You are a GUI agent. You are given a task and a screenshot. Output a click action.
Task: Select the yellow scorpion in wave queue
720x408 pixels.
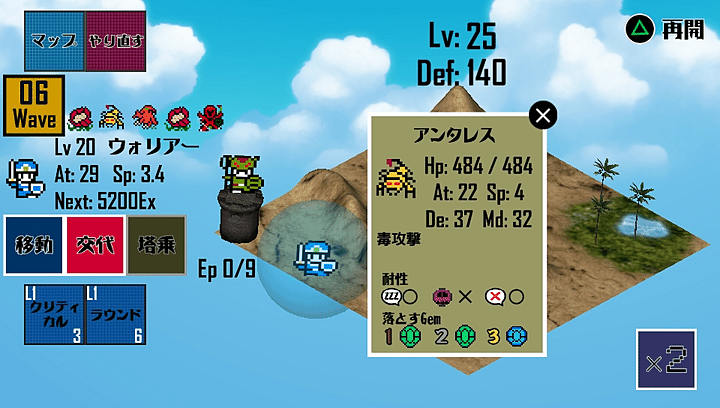click(112, 118)
